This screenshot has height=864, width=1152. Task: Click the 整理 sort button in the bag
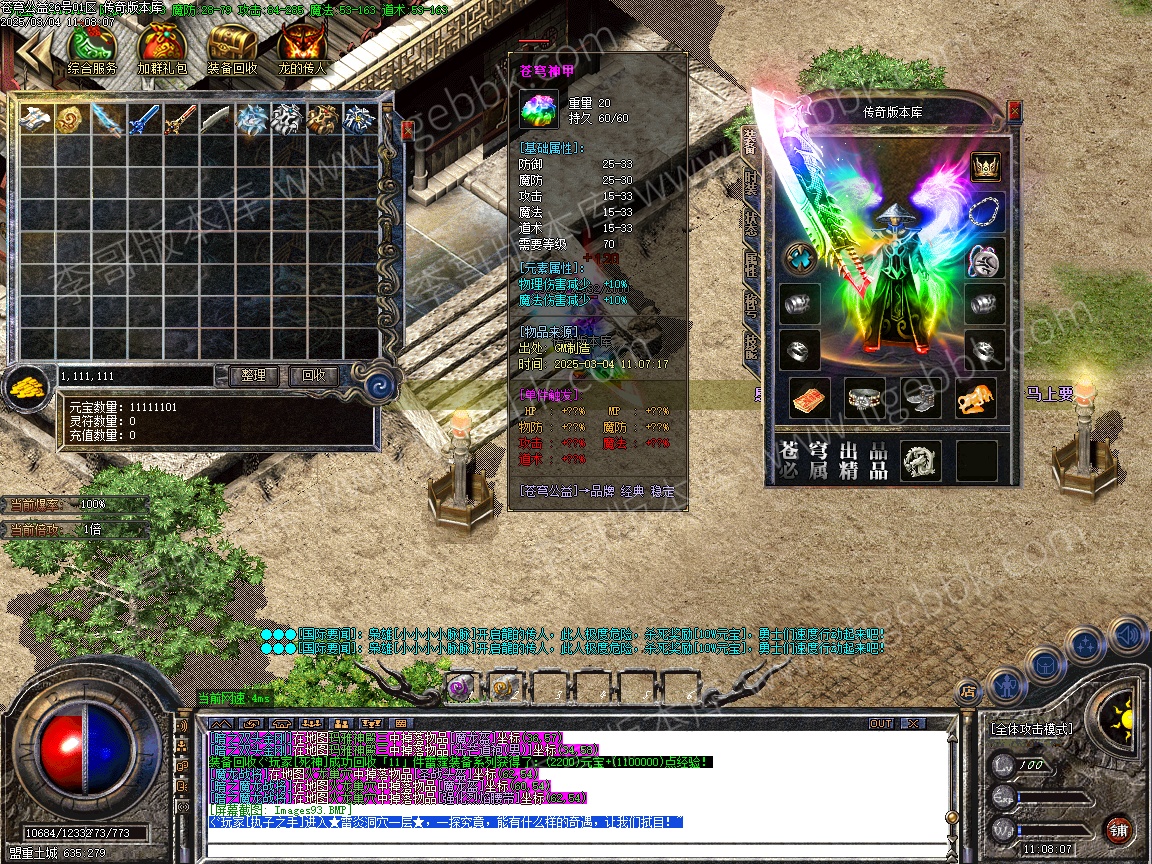coord(254,376)
